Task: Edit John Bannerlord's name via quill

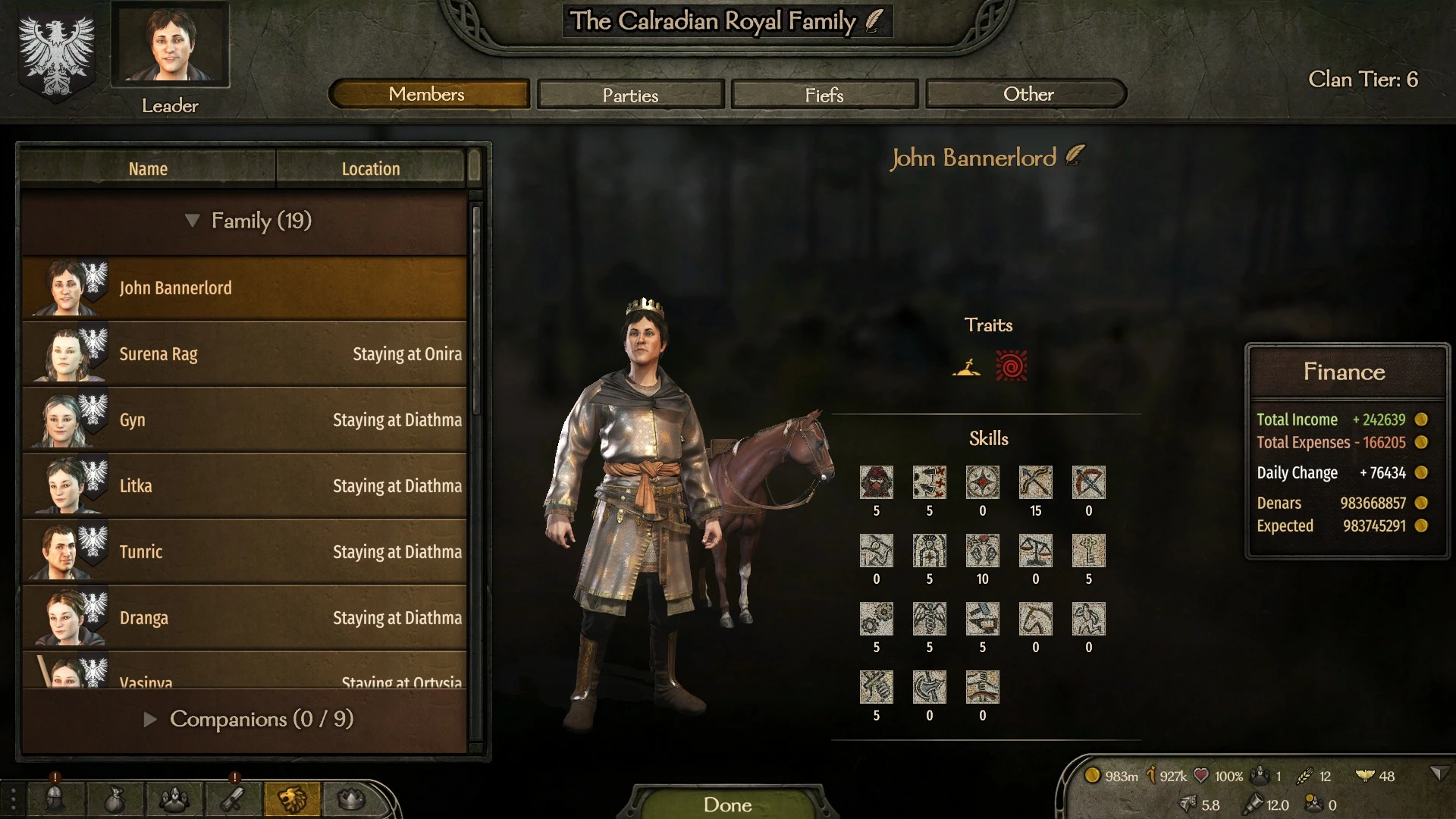Action: click(1075, 155)
